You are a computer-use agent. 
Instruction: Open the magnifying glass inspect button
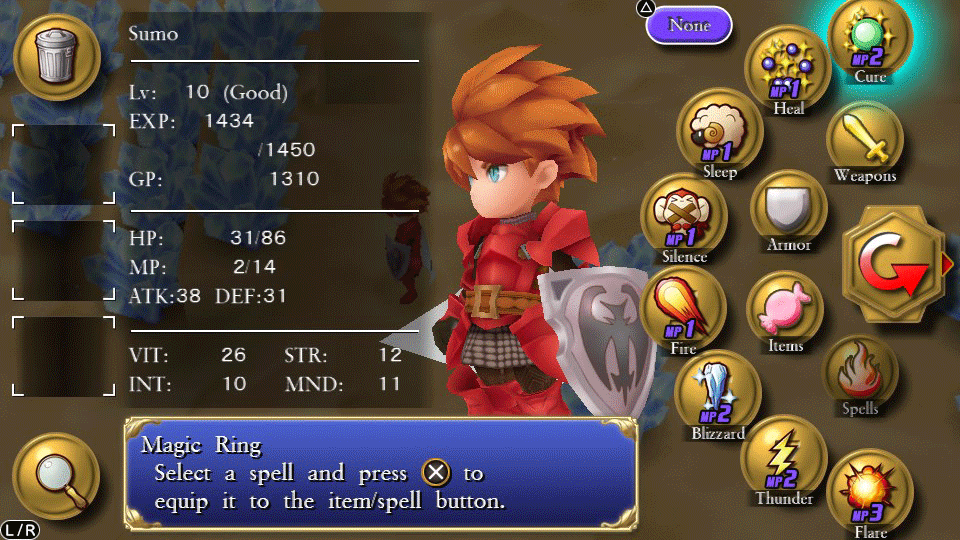point(55,475)
